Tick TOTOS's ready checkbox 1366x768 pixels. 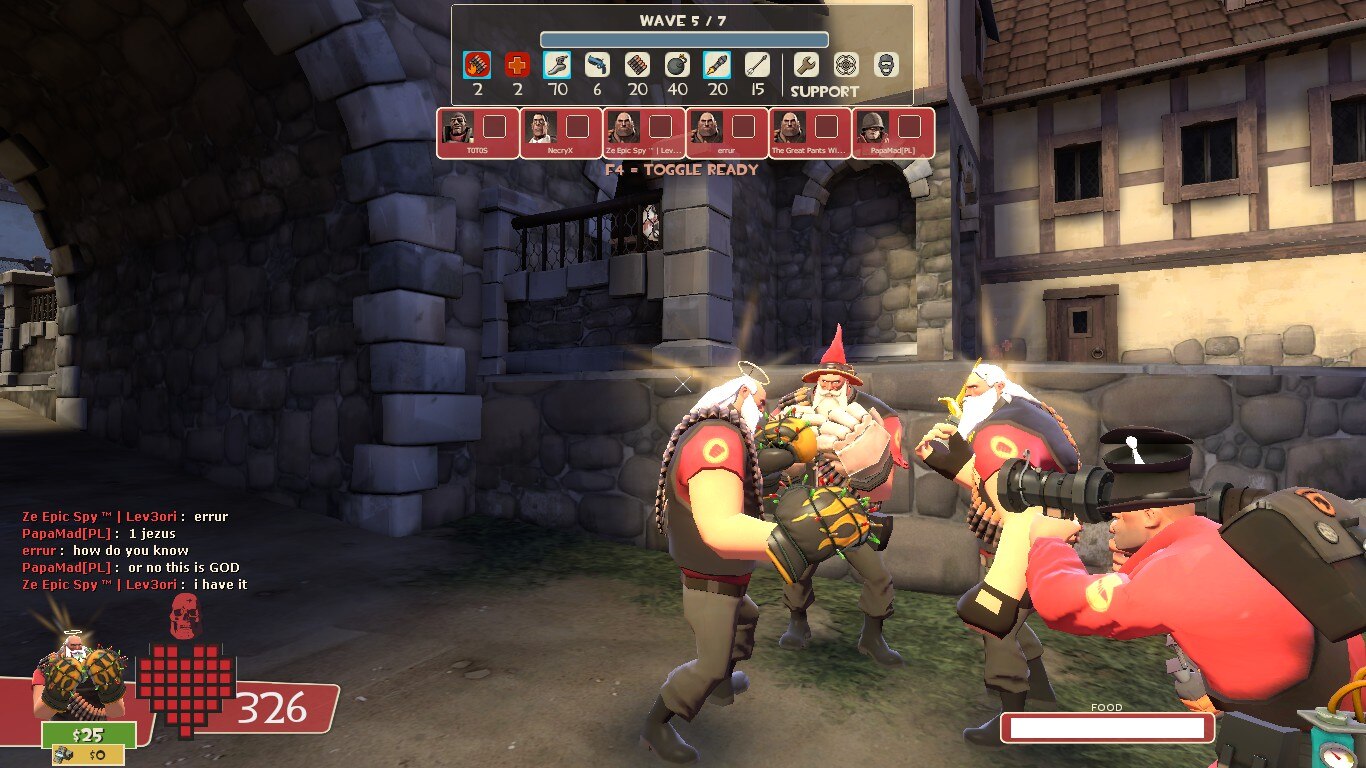[495, 127]
